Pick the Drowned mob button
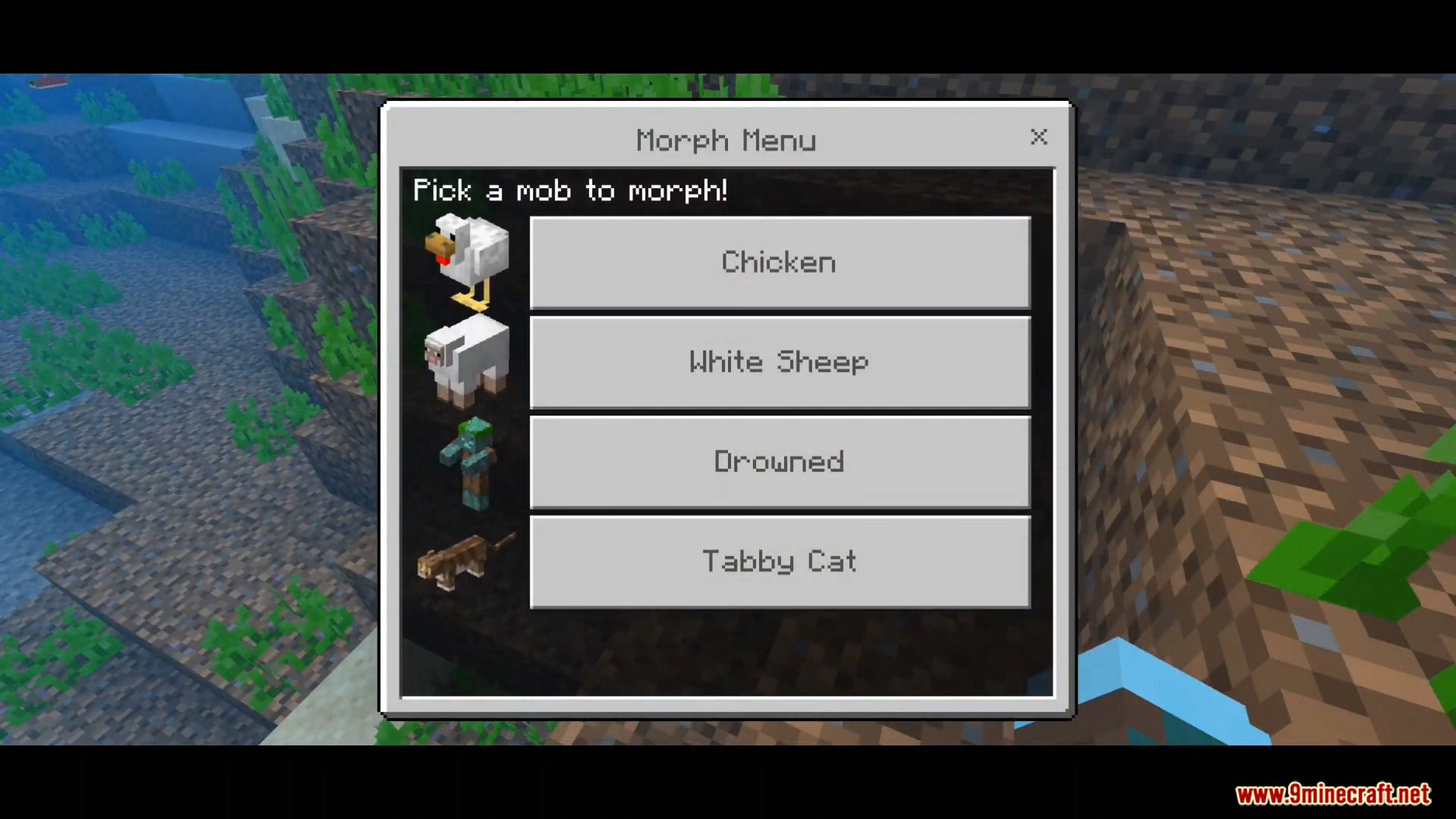Screen dimensions: 1456x819 [x=780, y=462]
